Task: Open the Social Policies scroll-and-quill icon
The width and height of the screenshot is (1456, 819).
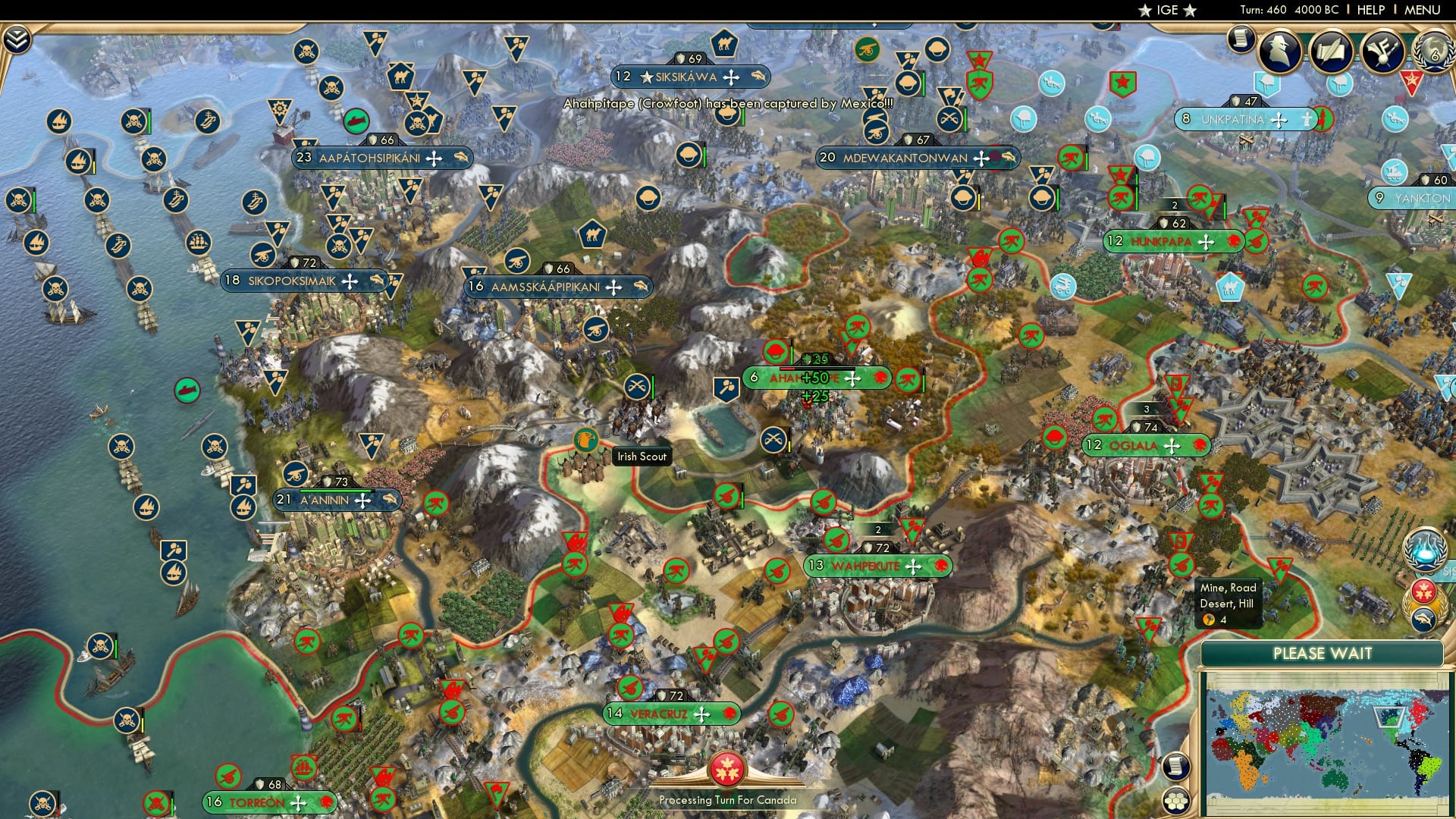Action: click(1331, 52)
